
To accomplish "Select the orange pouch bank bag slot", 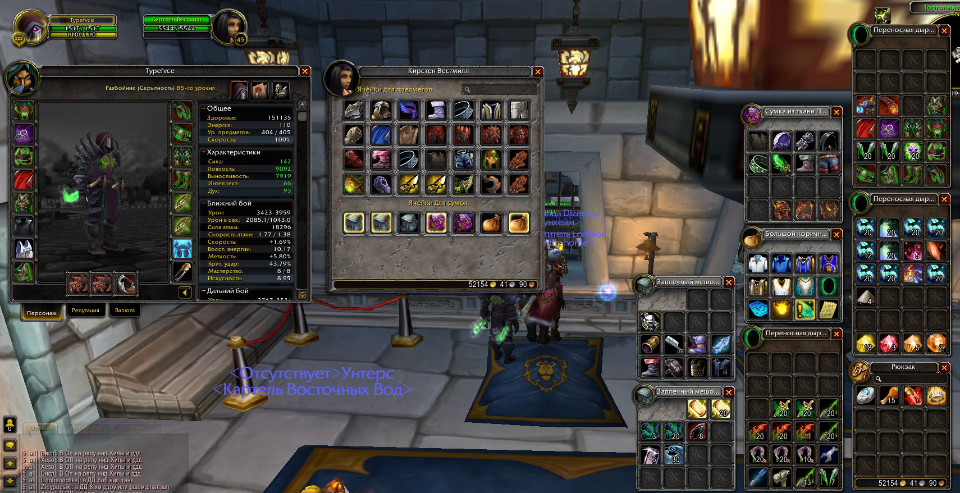I will tap(490, 223).
